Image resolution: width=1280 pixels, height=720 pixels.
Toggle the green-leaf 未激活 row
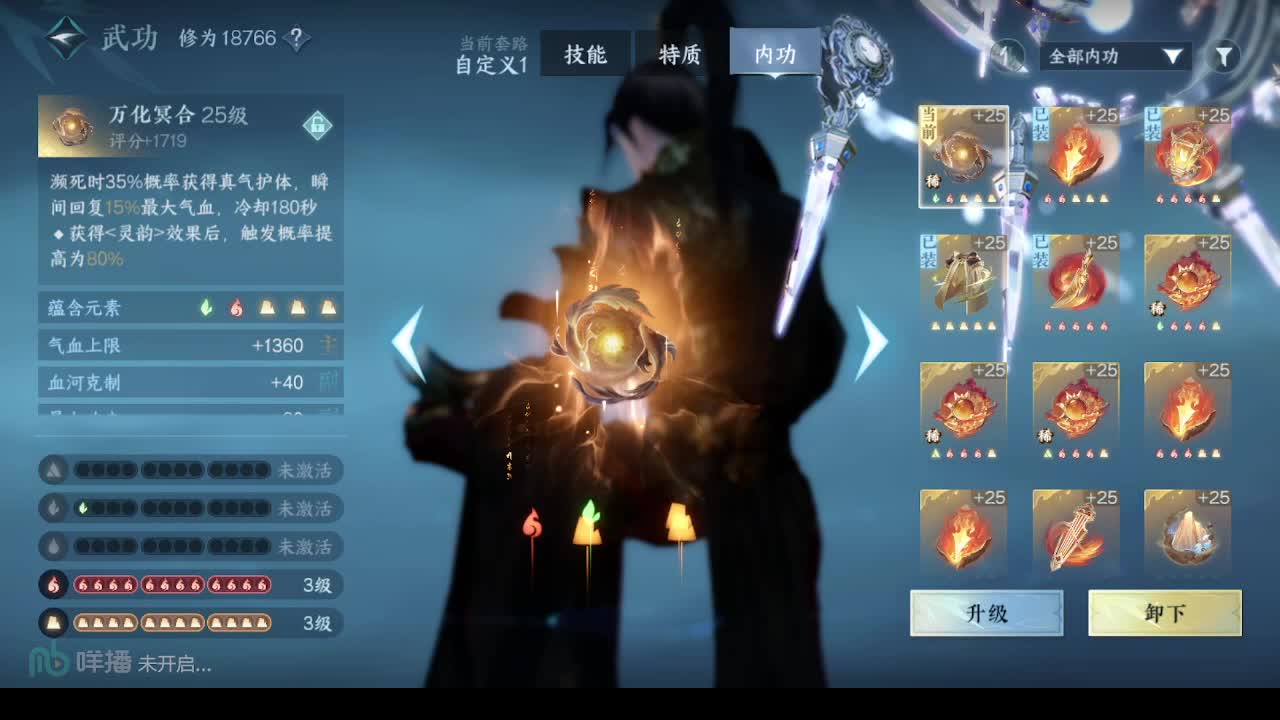190,509
